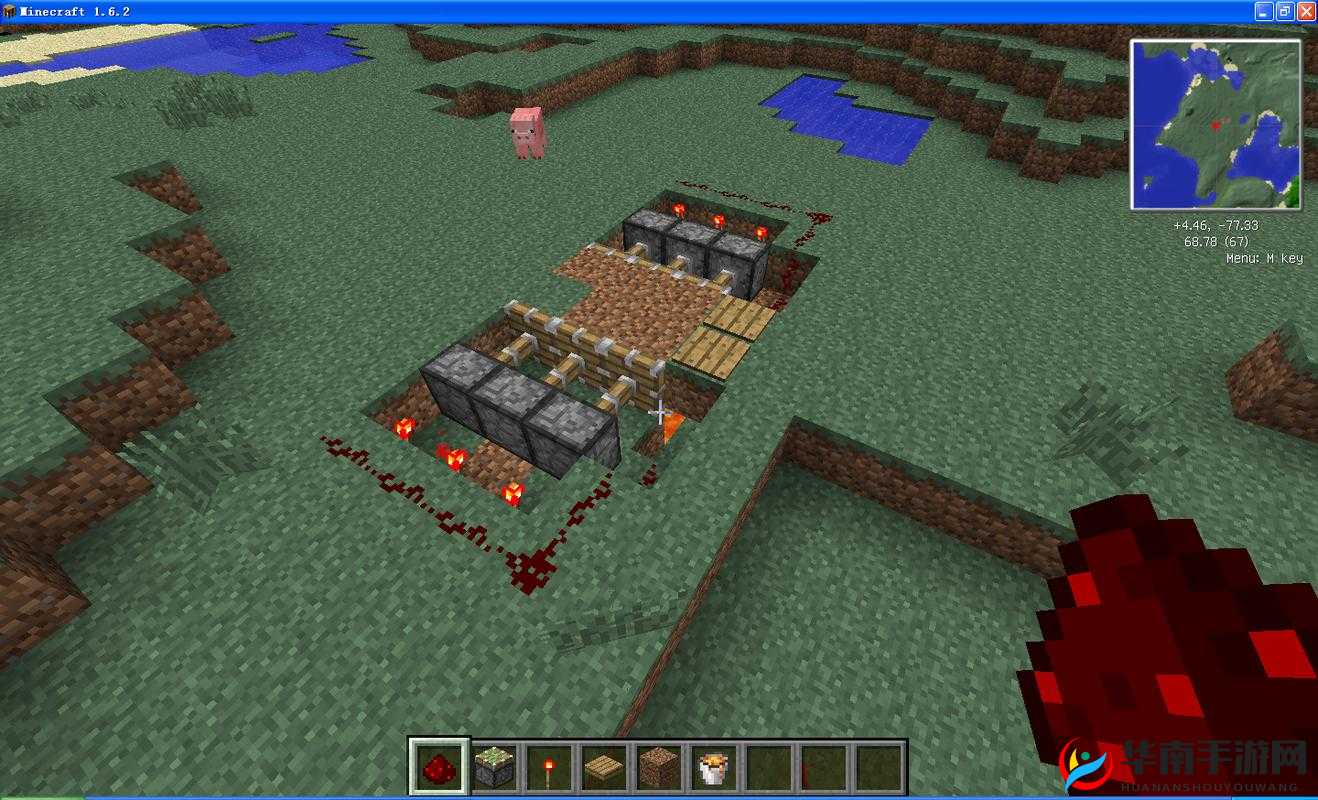Select the wooden pressure plate slot

(x=603, y=768)
